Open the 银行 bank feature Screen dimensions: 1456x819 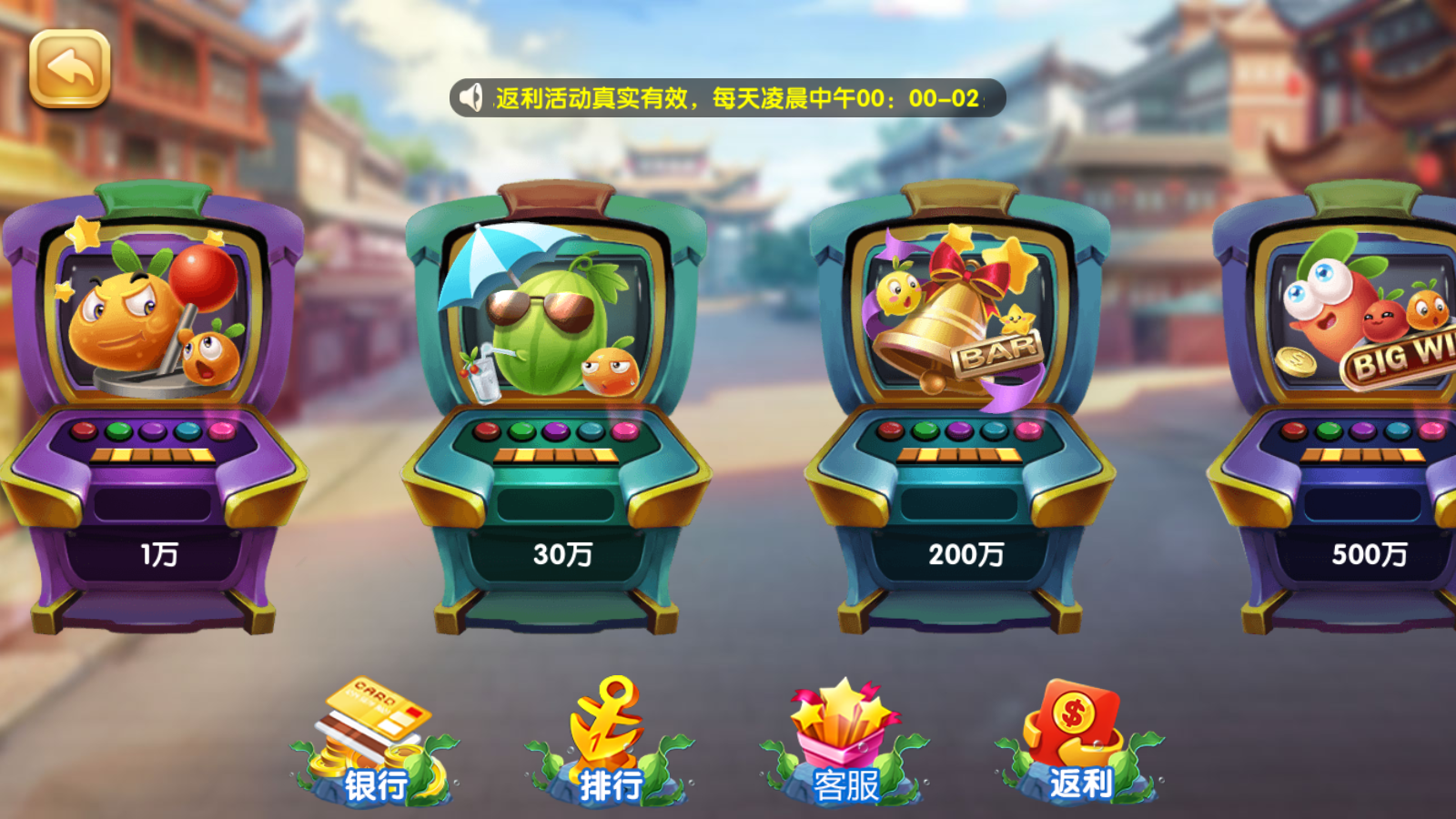pos(369,737)
